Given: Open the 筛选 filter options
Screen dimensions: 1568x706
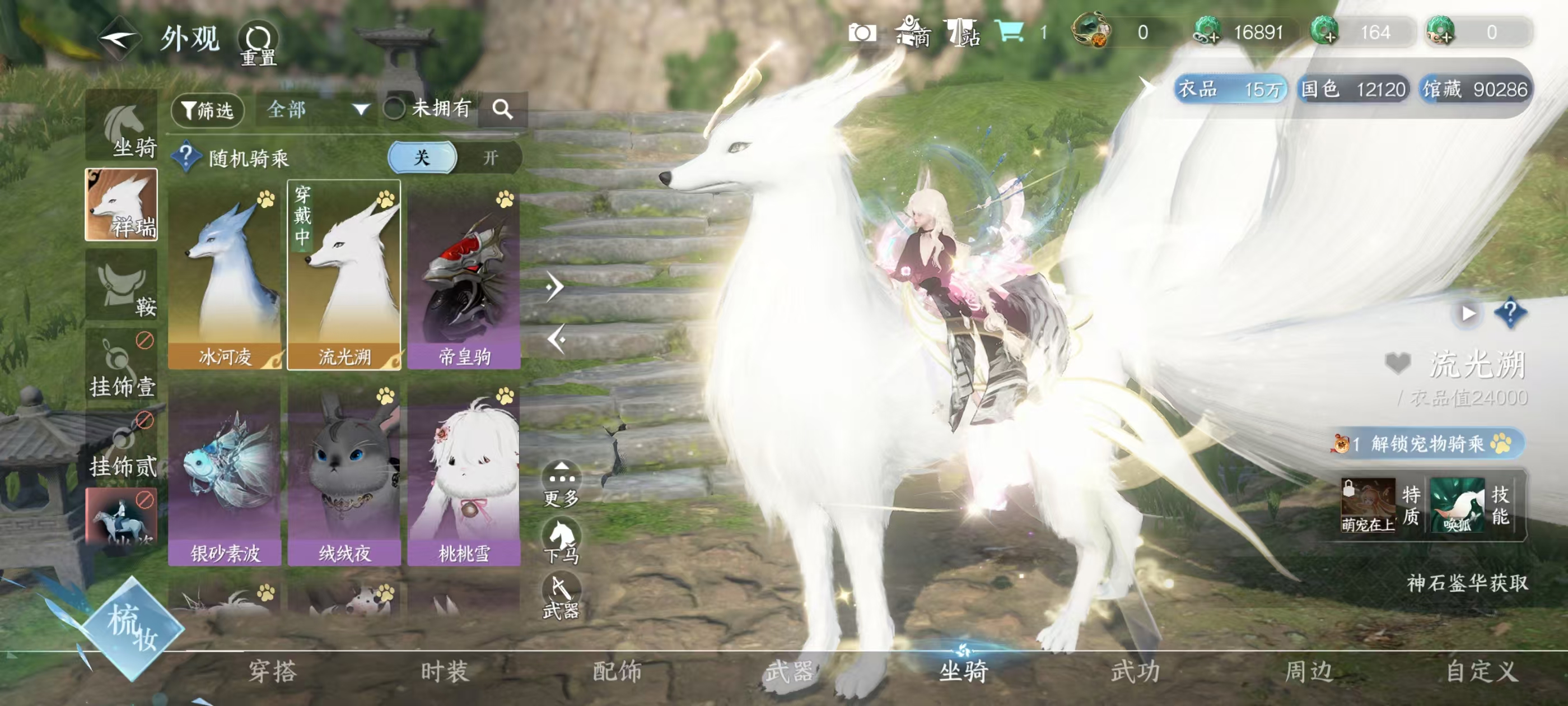Looking at the screenshot, I should pyautogui.click(x=208, y=110).
